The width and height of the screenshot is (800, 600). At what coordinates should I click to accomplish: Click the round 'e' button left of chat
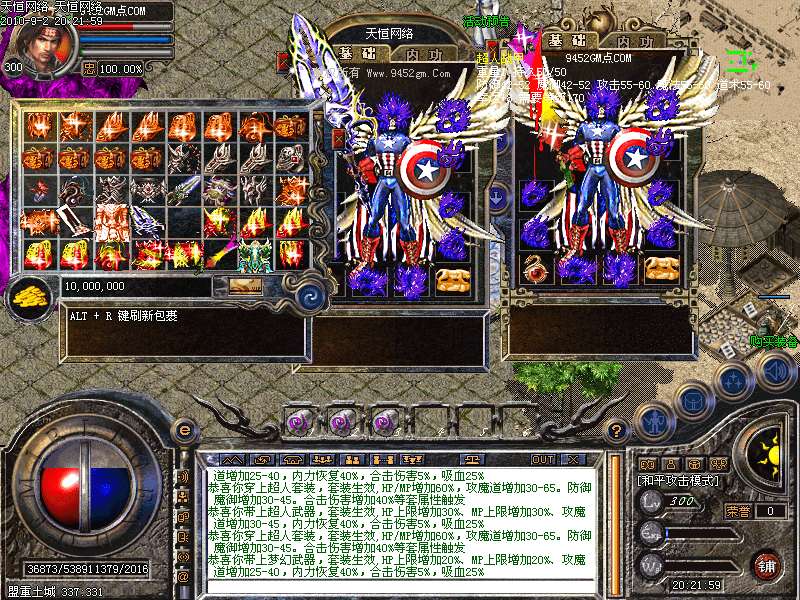tap(184, 430)
